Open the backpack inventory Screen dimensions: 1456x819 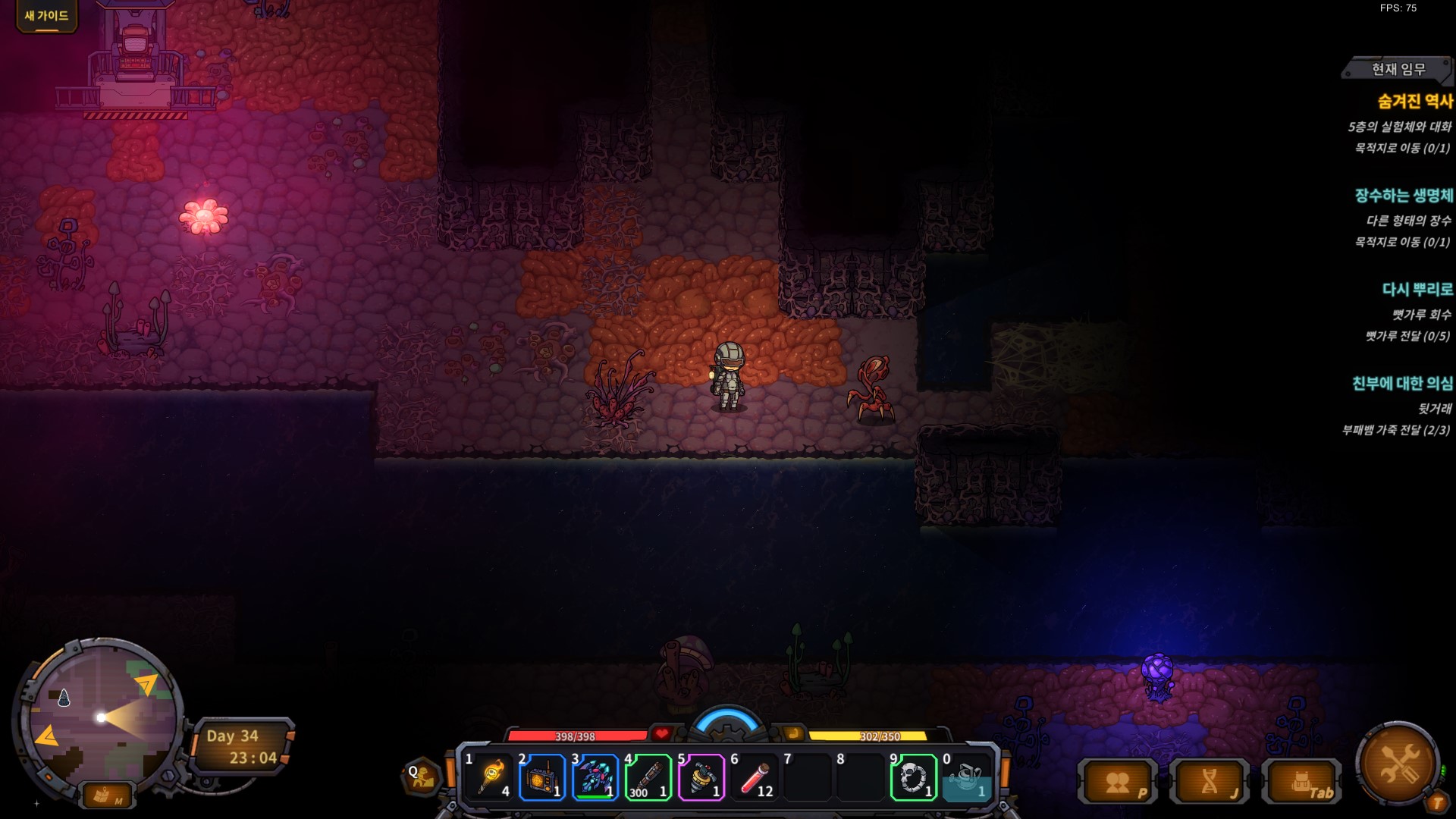click(x=1301, y=783)
